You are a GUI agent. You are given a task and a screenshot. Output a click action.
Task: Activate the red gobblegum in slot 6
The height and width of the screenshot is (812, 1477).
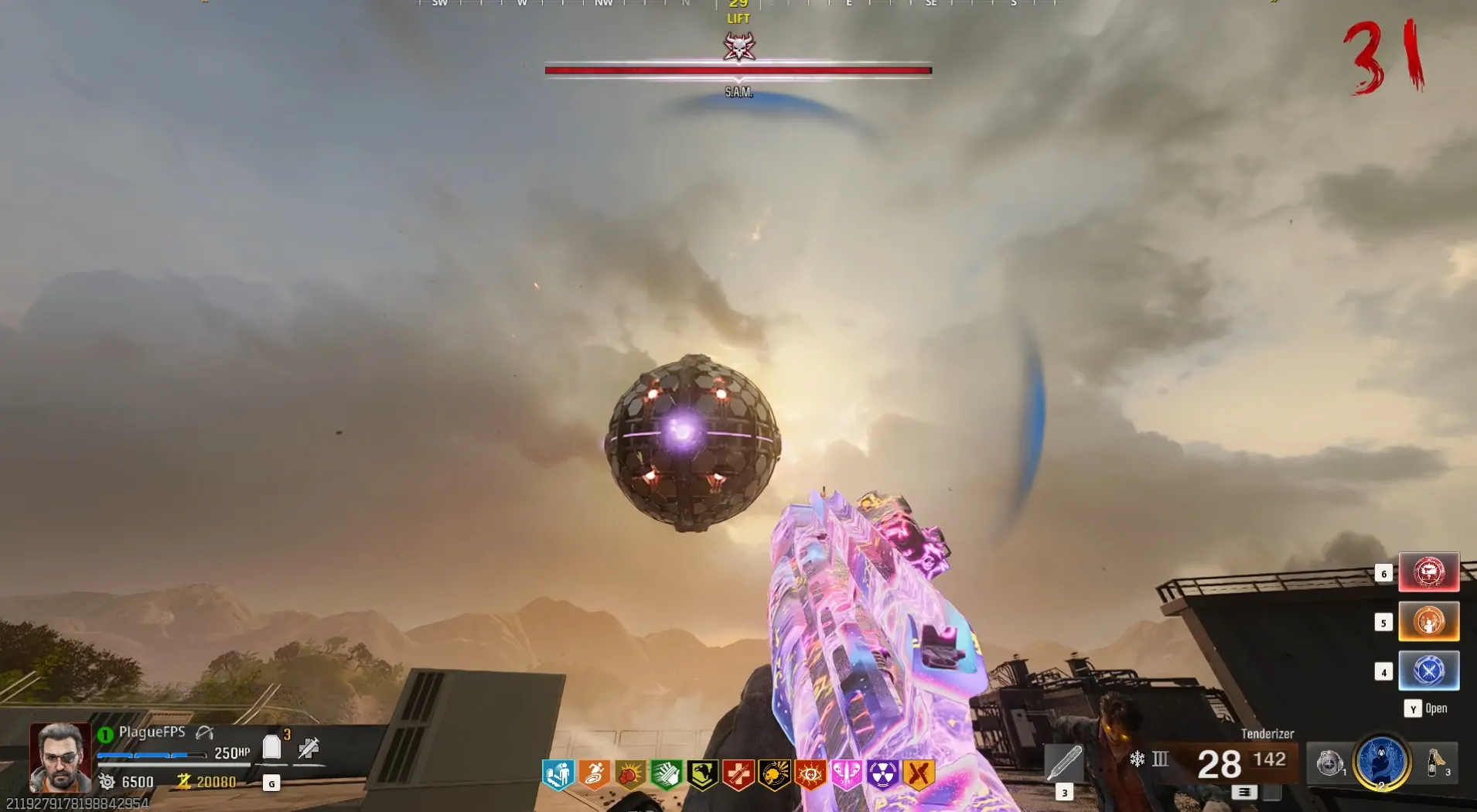(x=1428, y=572)
